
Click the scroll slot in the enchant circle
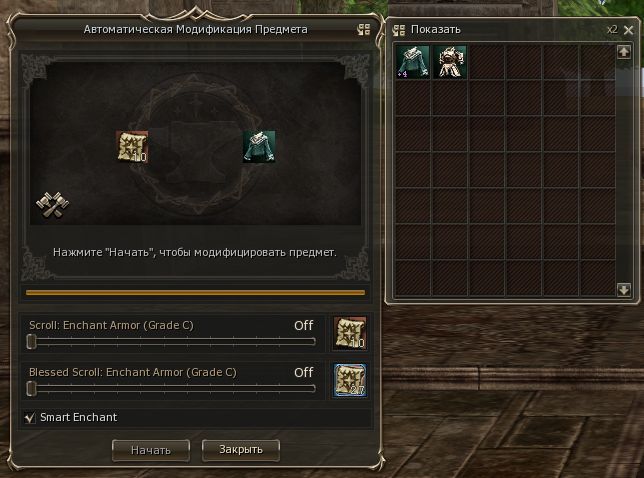pyautogui.click(x=132, y=147)
